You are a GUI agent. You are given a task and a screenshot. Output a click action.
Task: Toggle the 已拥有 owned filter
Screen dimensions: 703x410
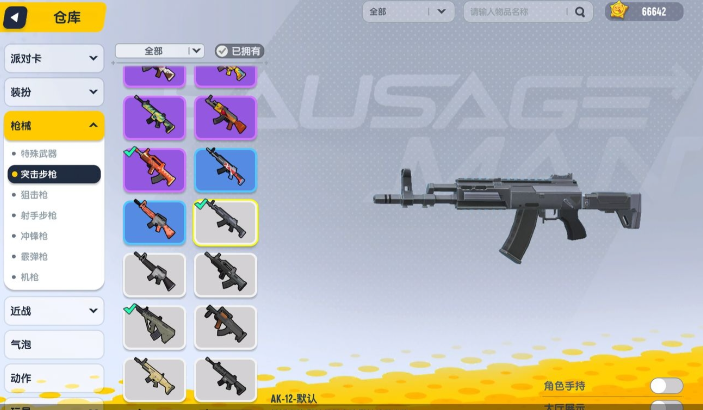[x=240, y=50]
